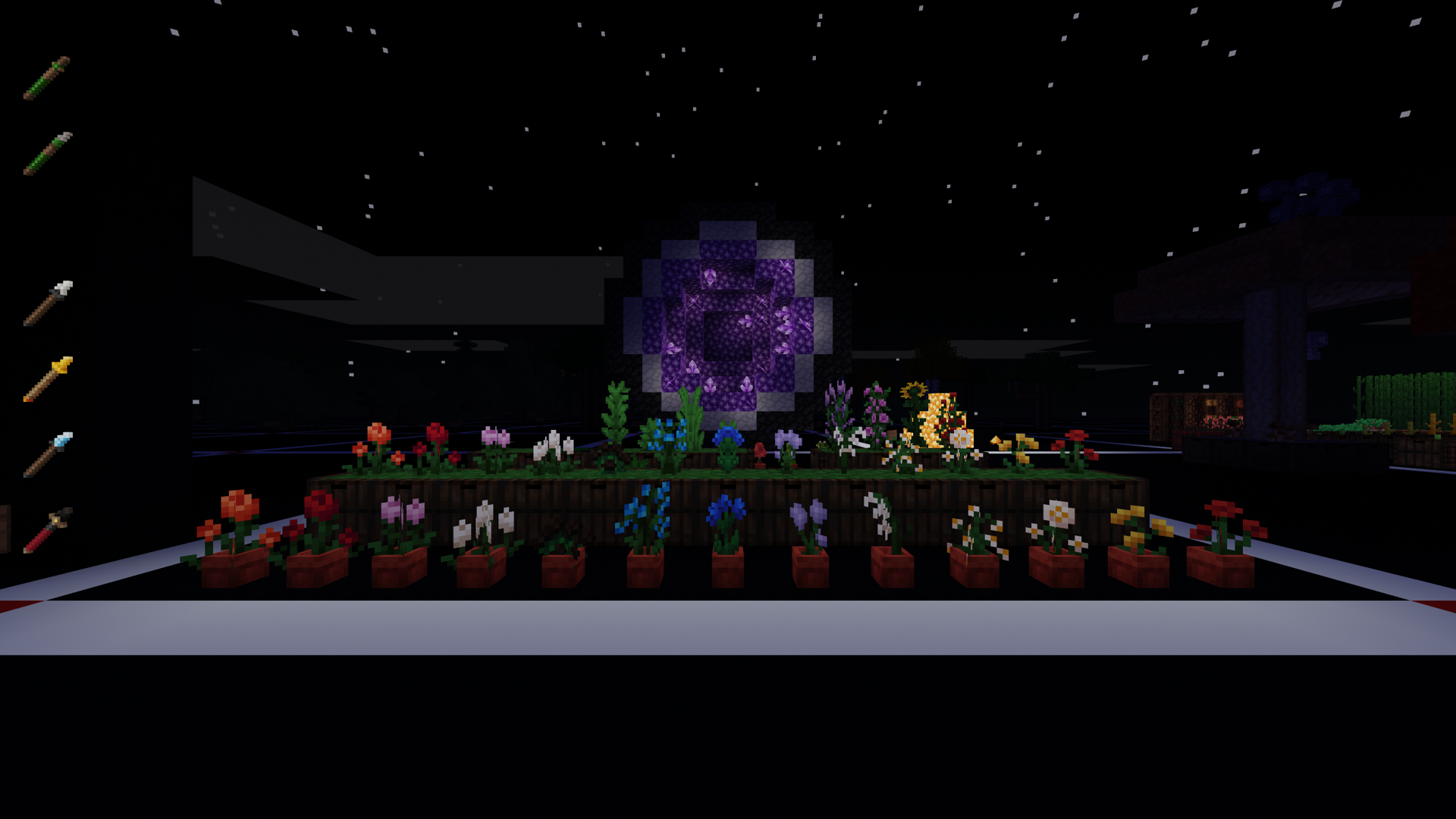This screenshot has width=1456, height=819.
Task: Choose the iron spear icon
Action: coord(47,303)
